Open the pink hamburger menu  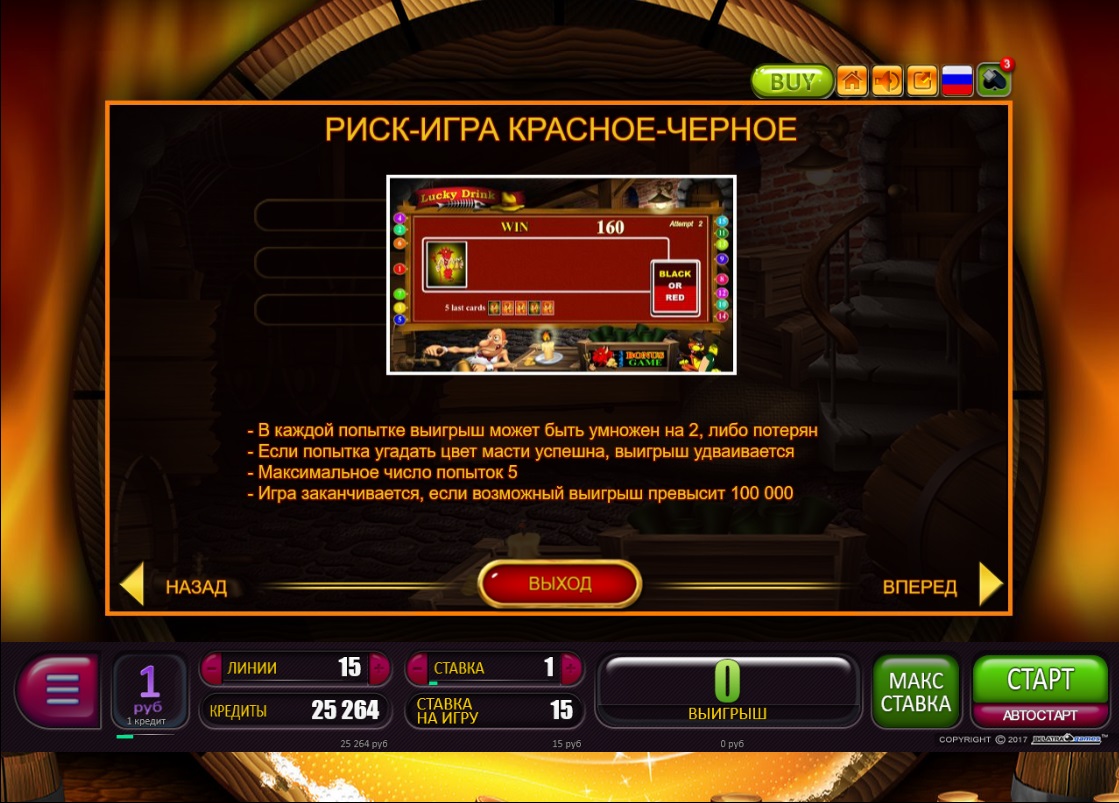[x=60, y=690]
